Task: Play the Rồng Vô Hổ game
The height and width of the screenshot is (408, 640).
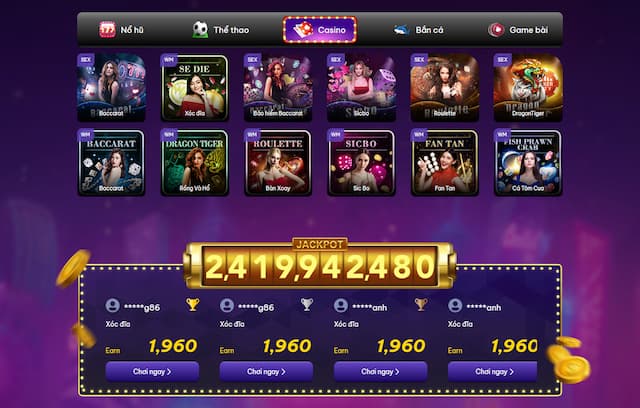Action: (194, 162)
